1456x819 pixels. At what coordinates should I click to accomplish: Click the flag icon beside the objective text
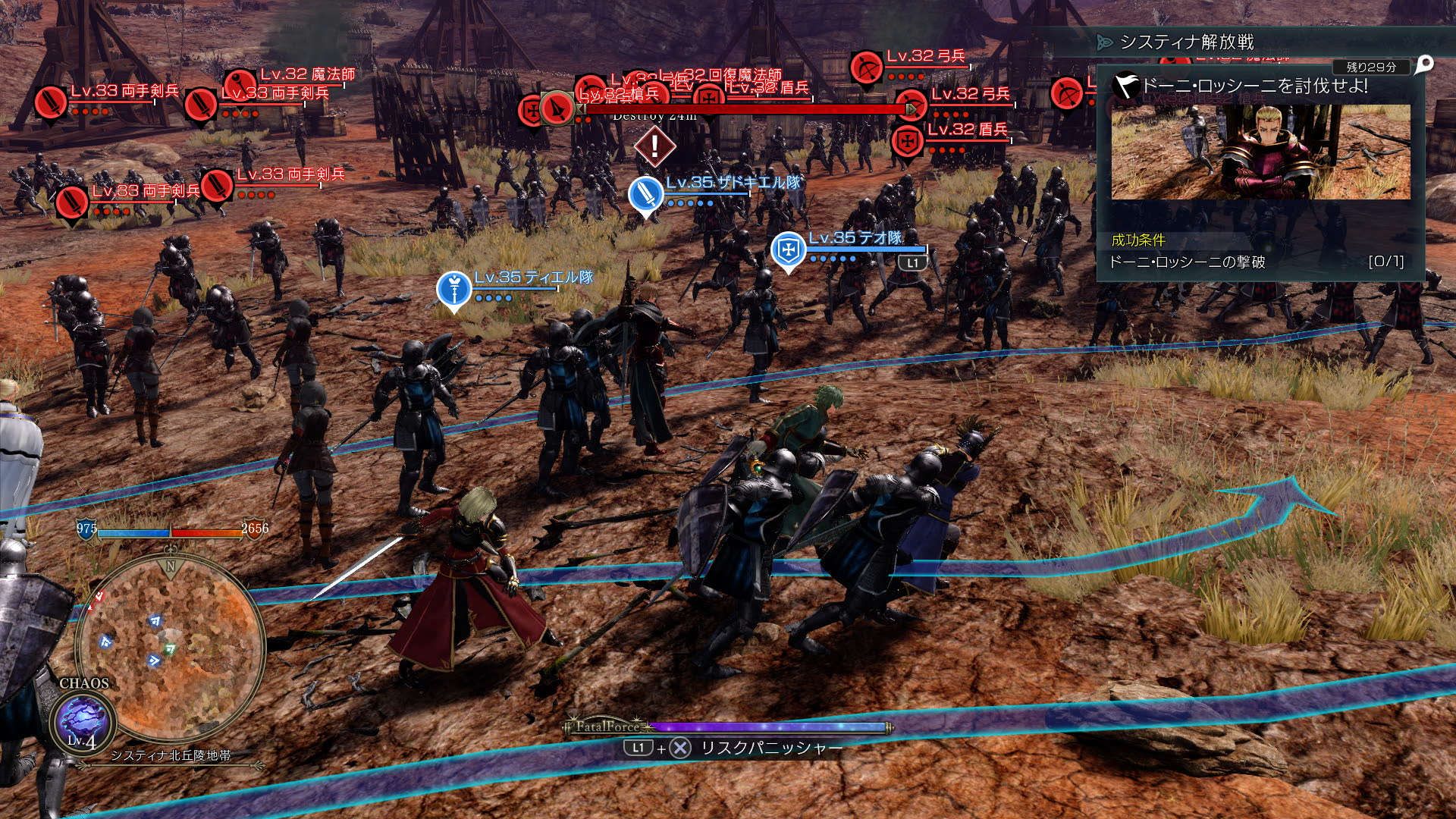pos(1125,86)
